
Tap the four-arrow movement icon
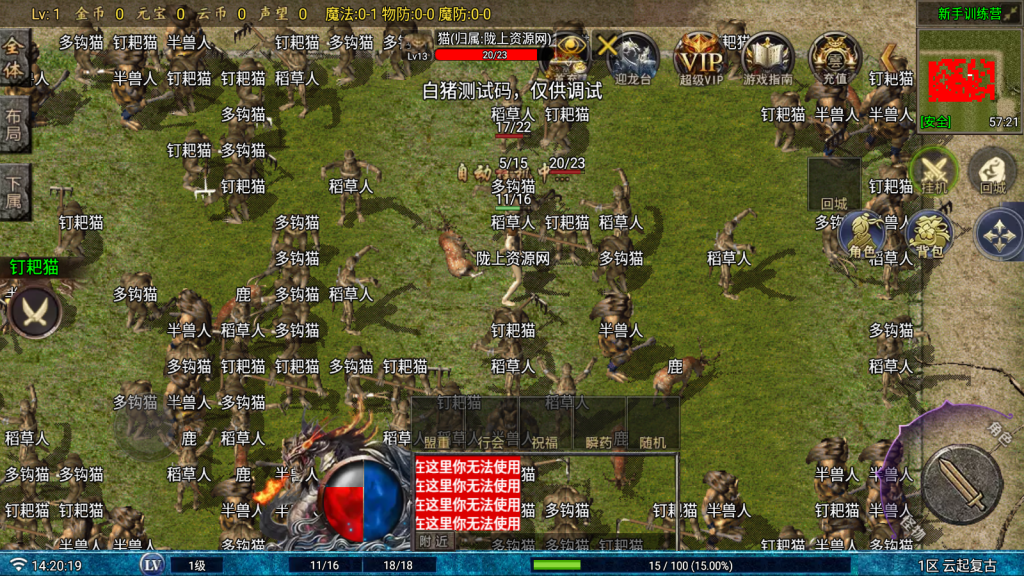(997, 233)
